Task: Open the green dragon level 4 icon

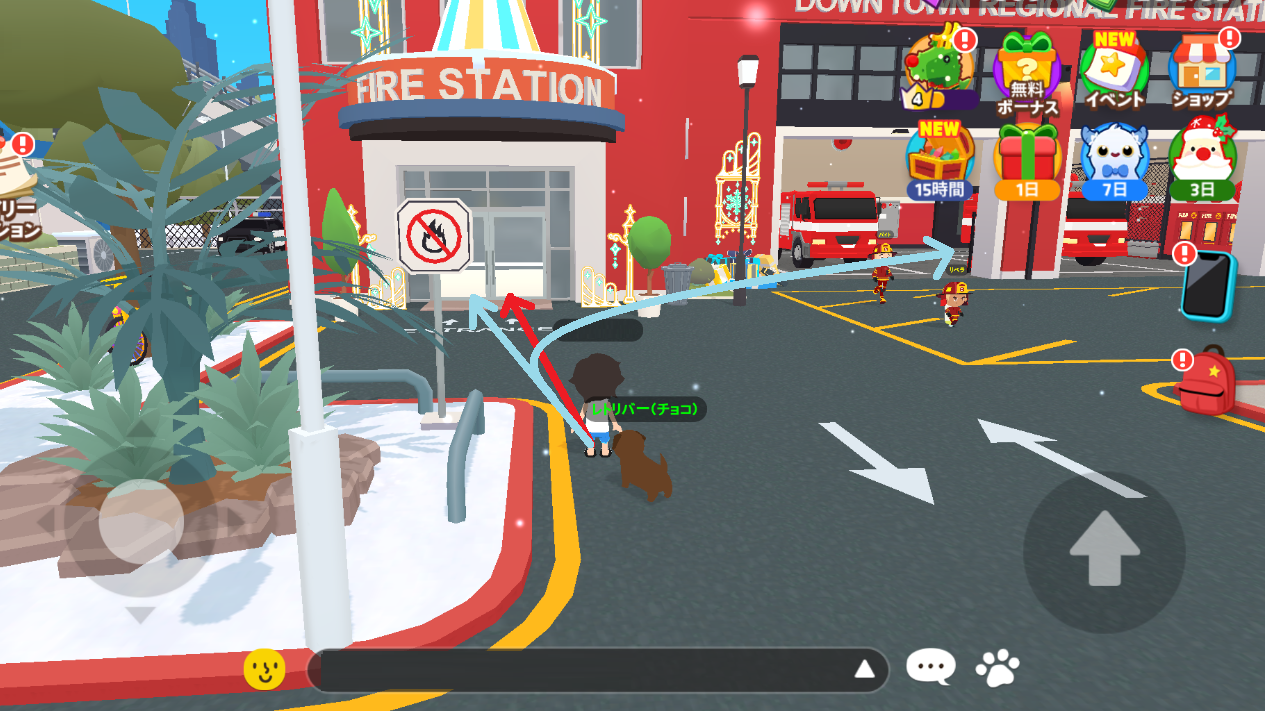Action: (x=937, y=68)
